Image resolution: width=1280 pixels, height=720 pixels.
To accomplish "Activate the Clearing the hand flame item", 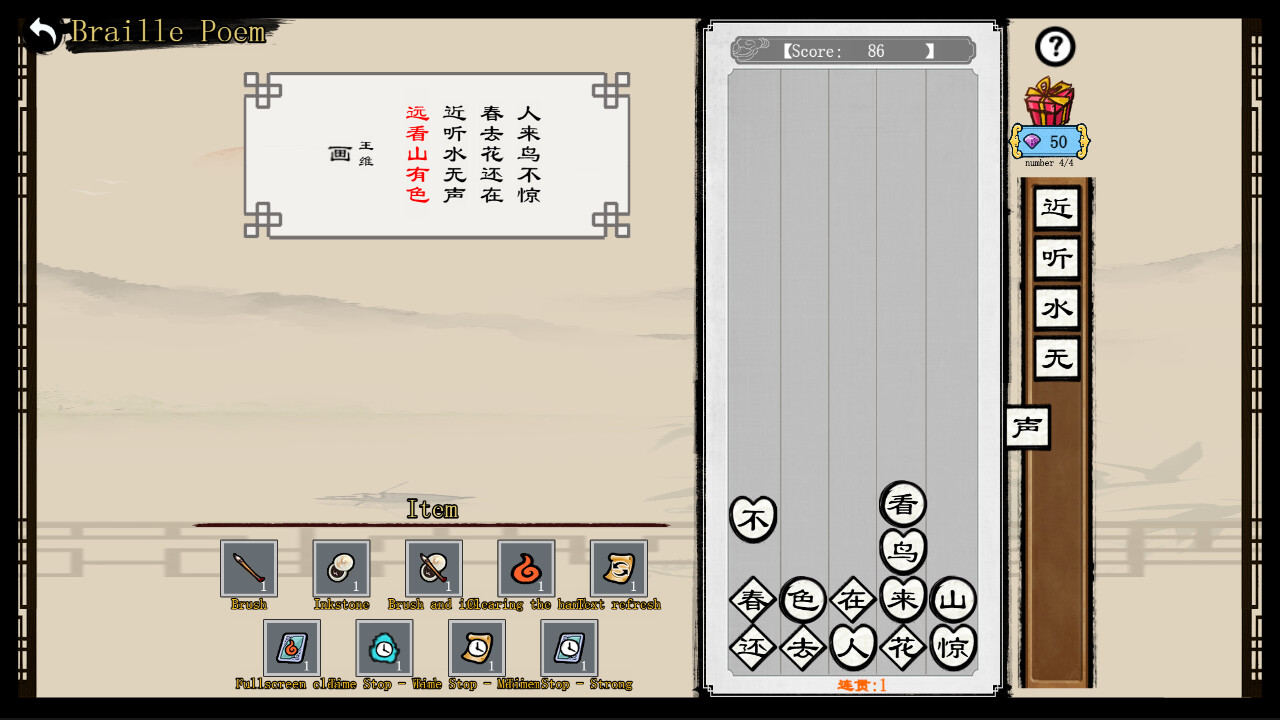I will pyautogui.click(x=525, y=567).
